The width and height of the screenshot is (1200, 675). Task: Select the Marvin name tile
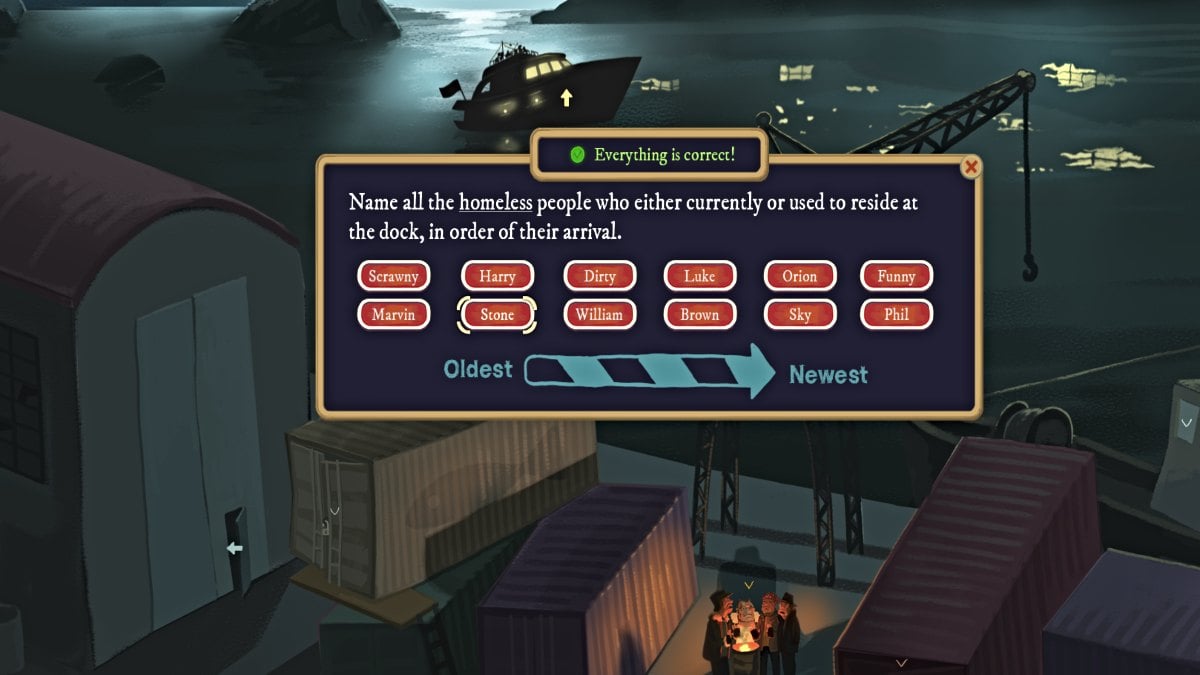point(393,314)
